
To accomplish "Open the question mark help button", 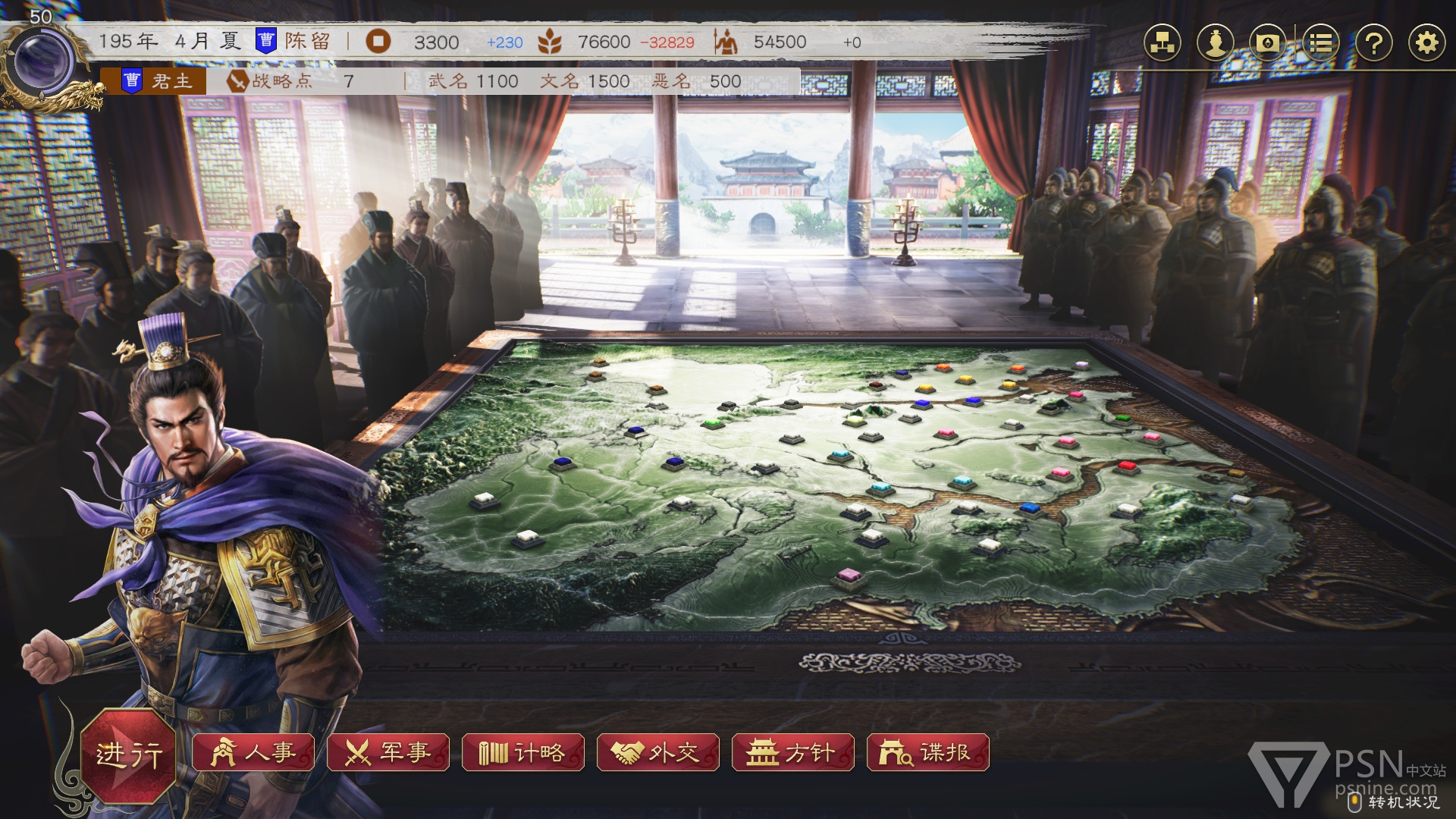I will (1373, 42).
